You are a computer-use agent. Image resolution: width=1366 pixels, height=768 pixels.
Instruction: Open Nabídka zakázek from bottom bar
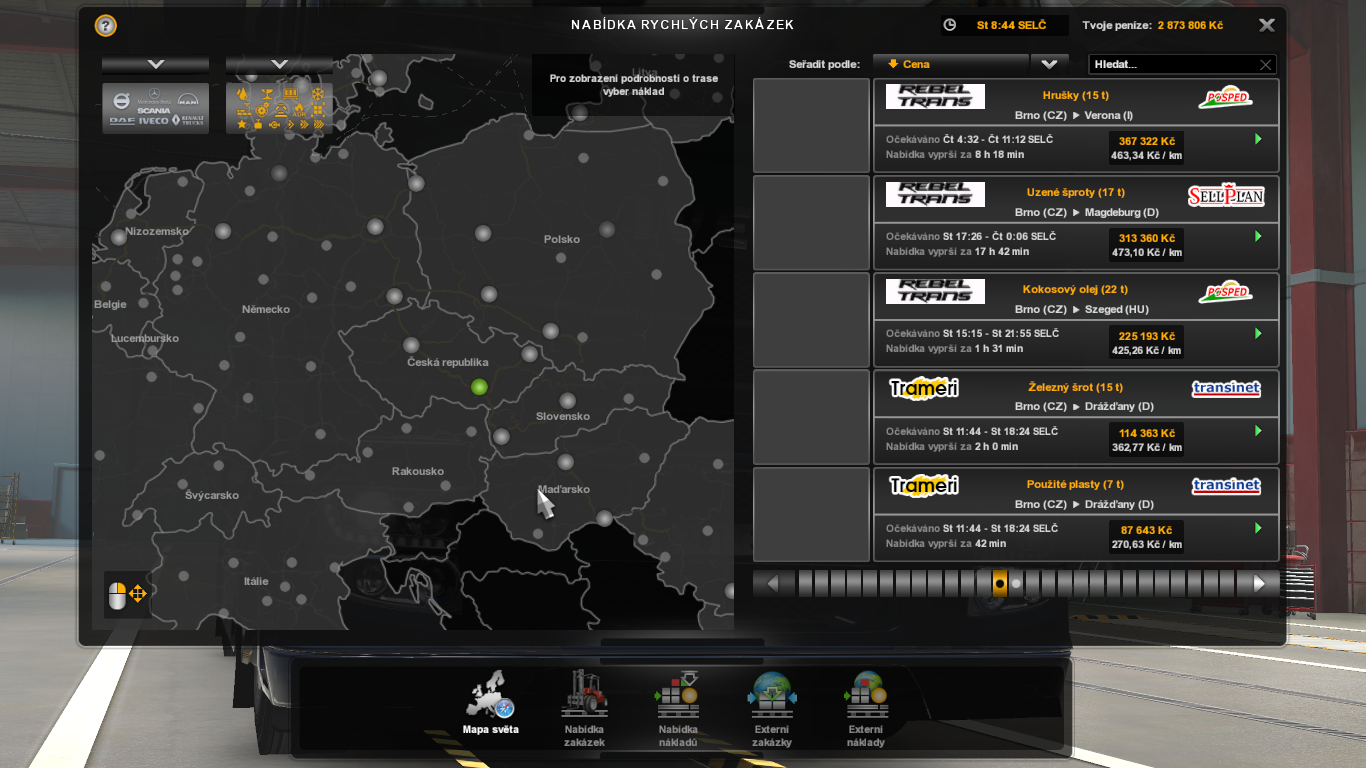click(584, 708)
